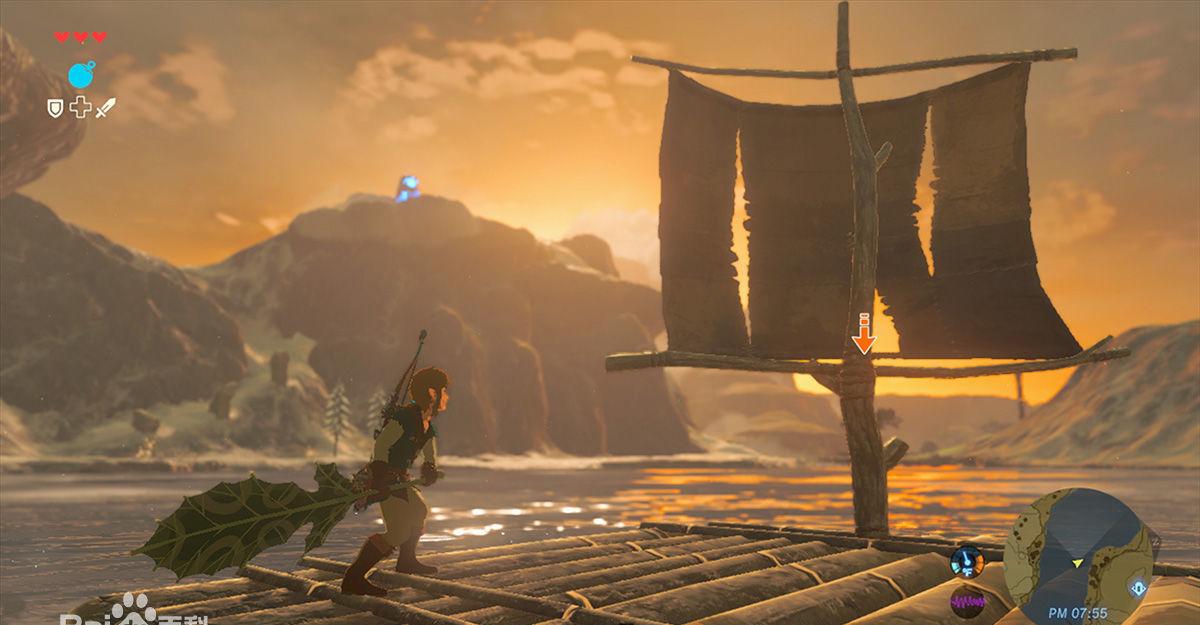Choose the sword weapon quick-select icon

point(105,107)
